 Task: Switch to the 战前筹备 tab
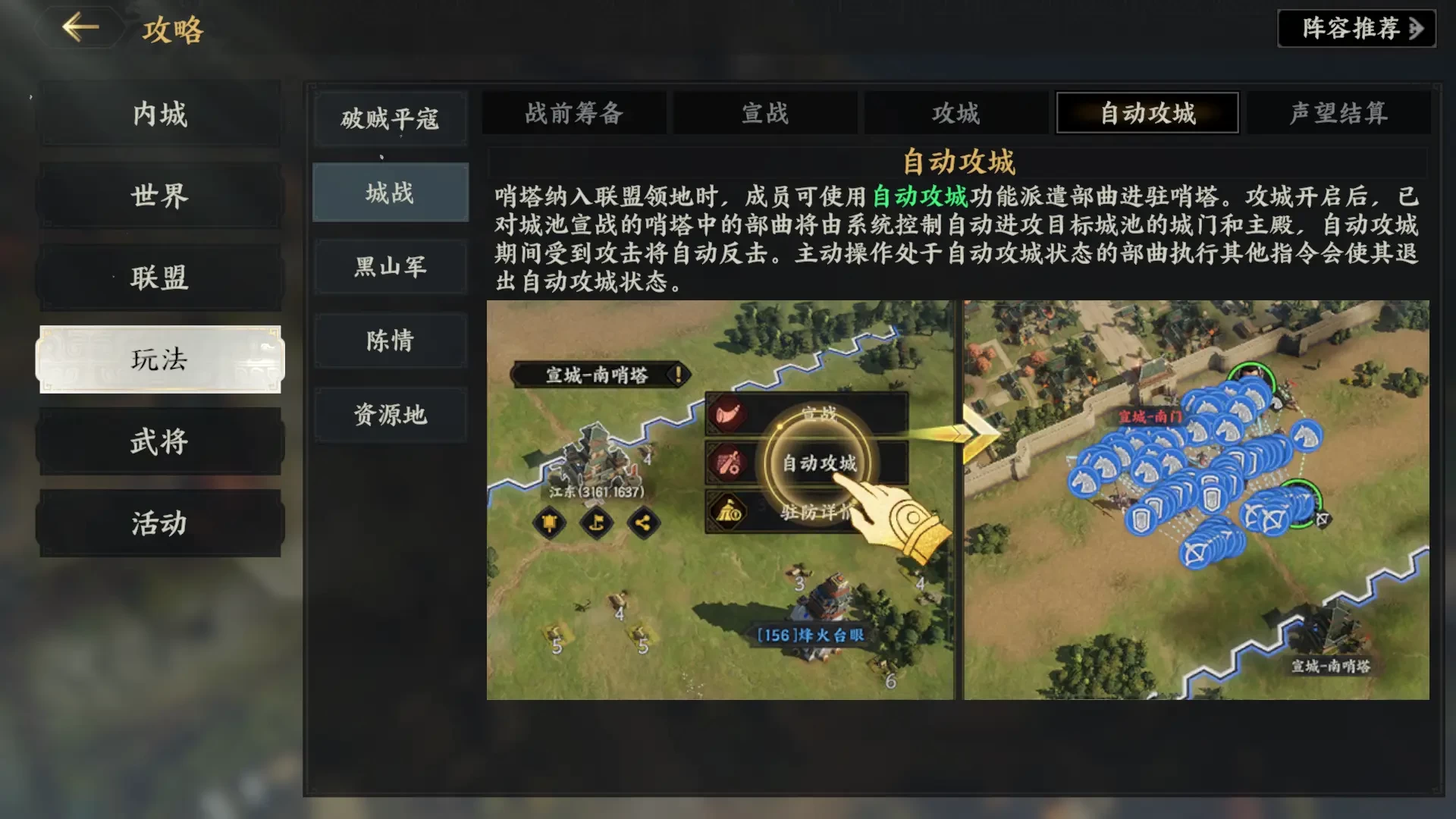[x=573, y=113]
